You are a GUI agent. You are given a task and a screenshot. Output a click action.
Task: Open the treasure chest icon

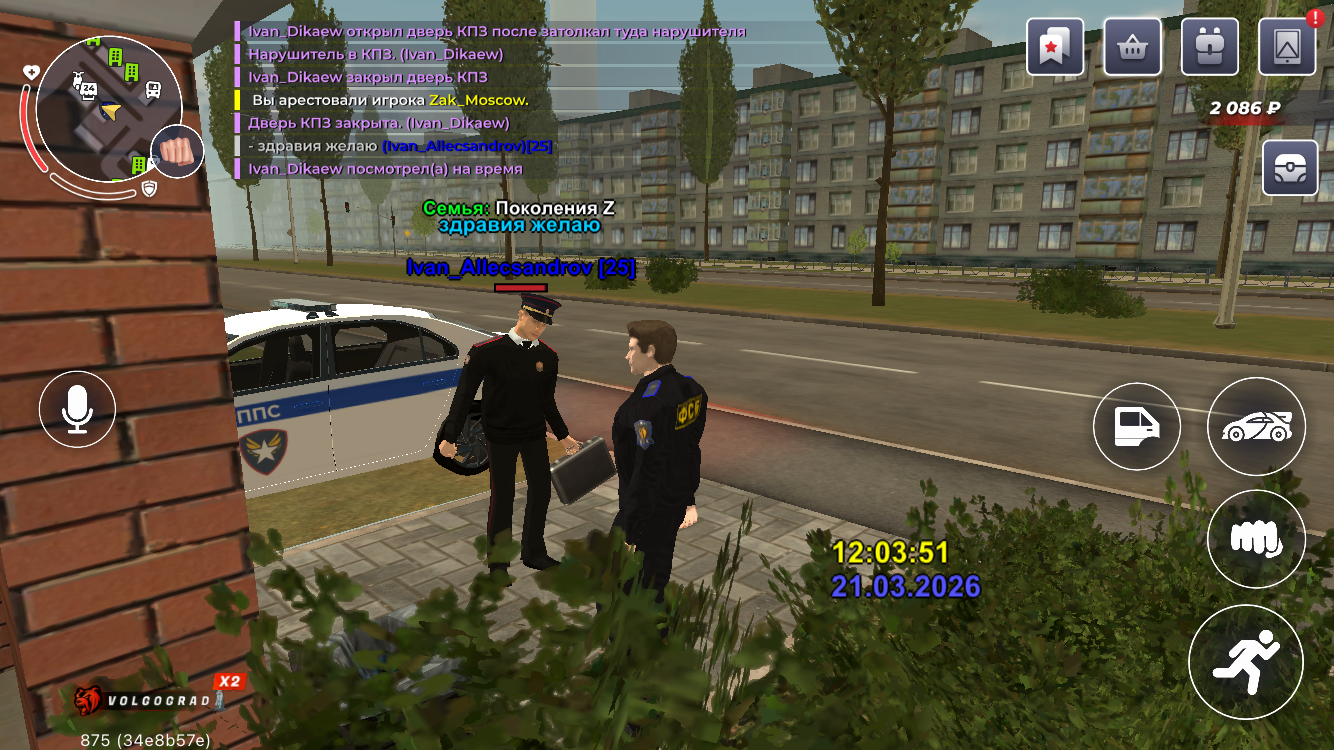click(x=1291, y=168)
